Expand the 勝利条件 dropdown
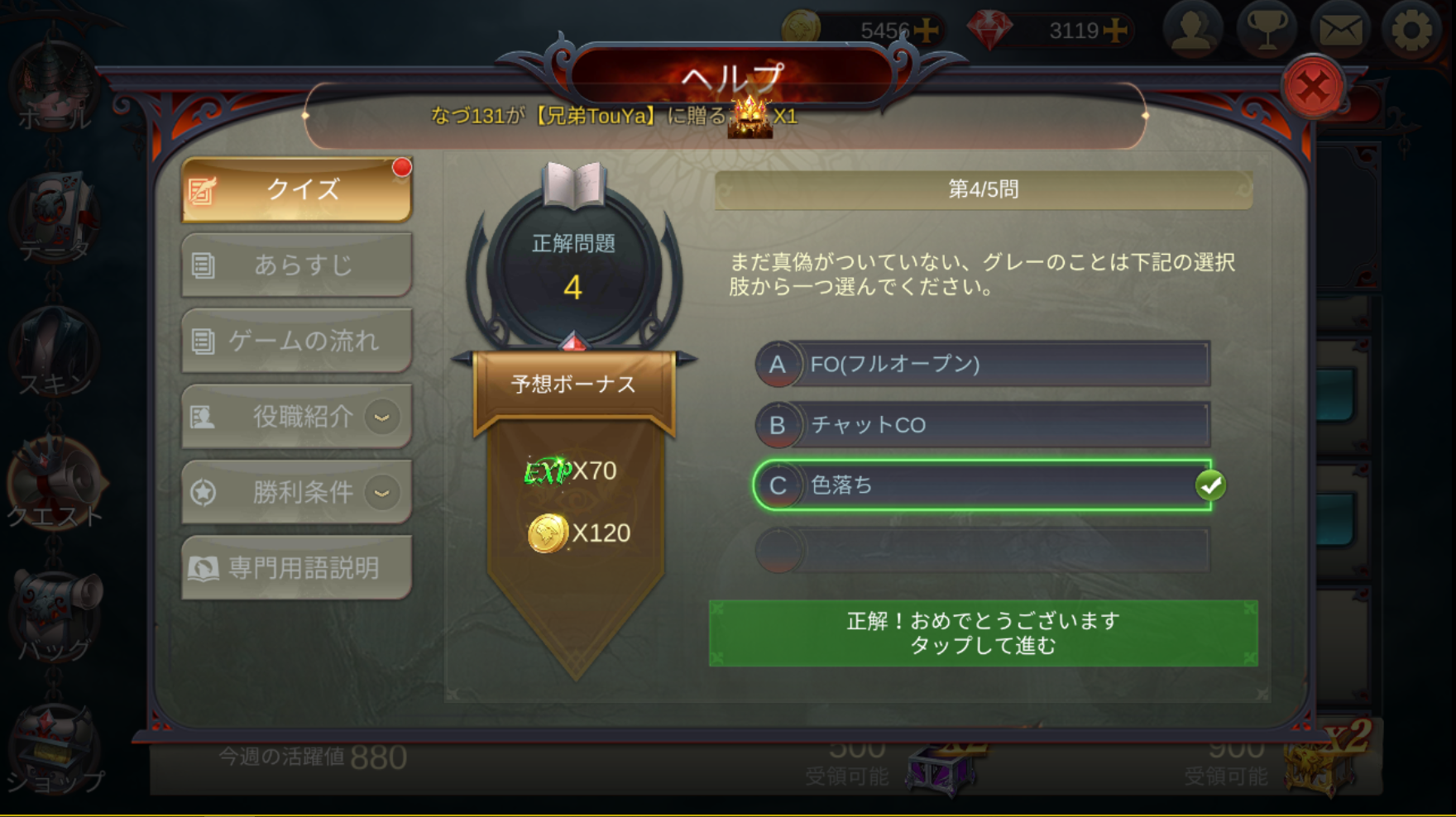The width and height of the screenshot is (1456, 817). [381, 493]
